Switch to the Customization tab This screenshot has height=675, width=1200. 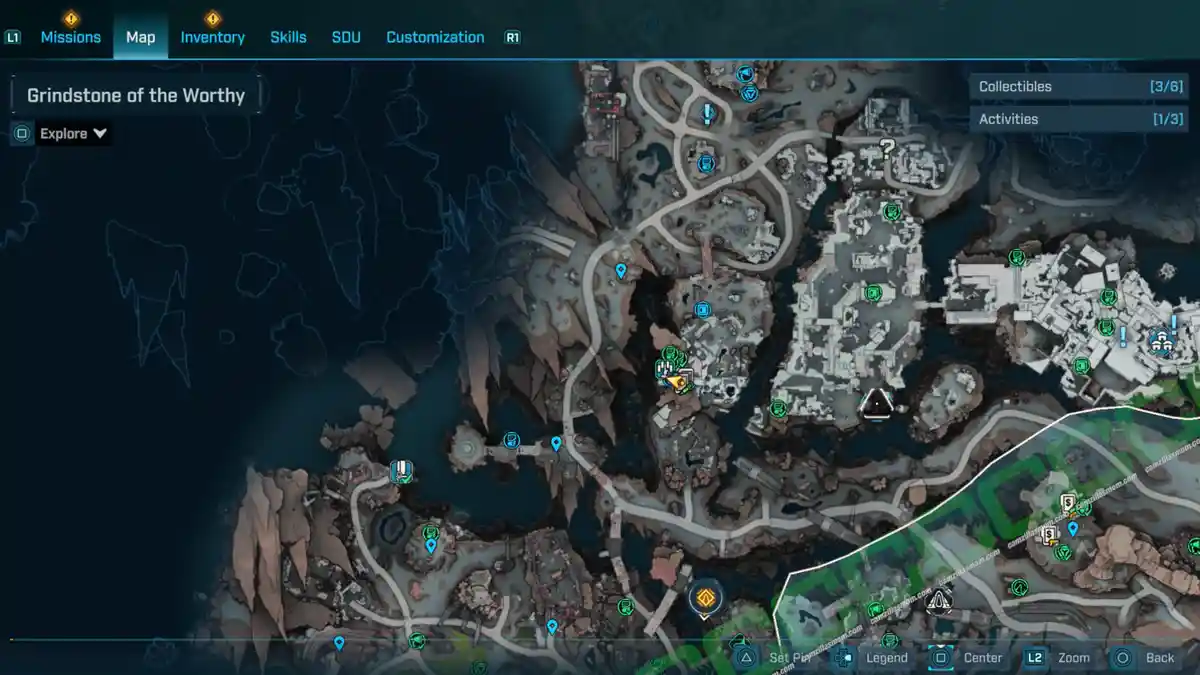pos(435,37)
